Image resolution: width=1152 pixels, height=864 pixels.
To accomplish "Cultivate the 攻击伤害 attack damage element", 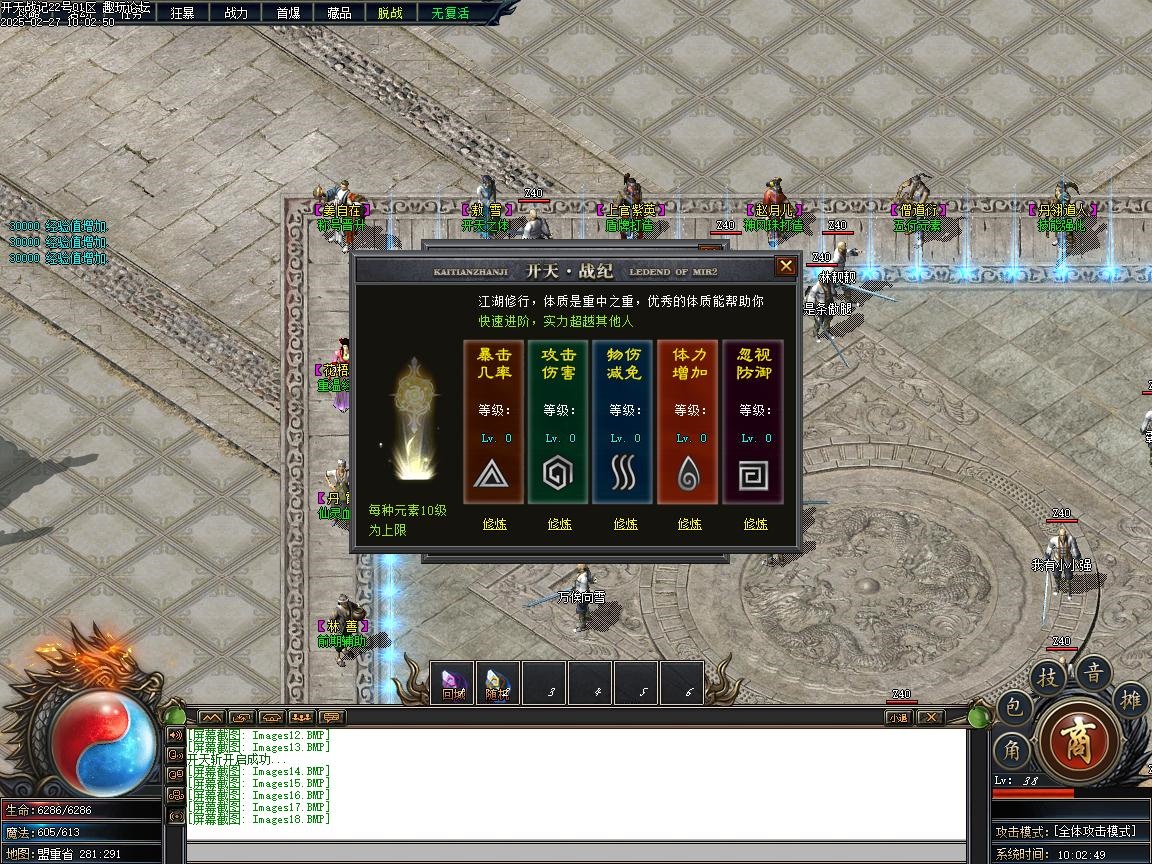I will [559, 523].
